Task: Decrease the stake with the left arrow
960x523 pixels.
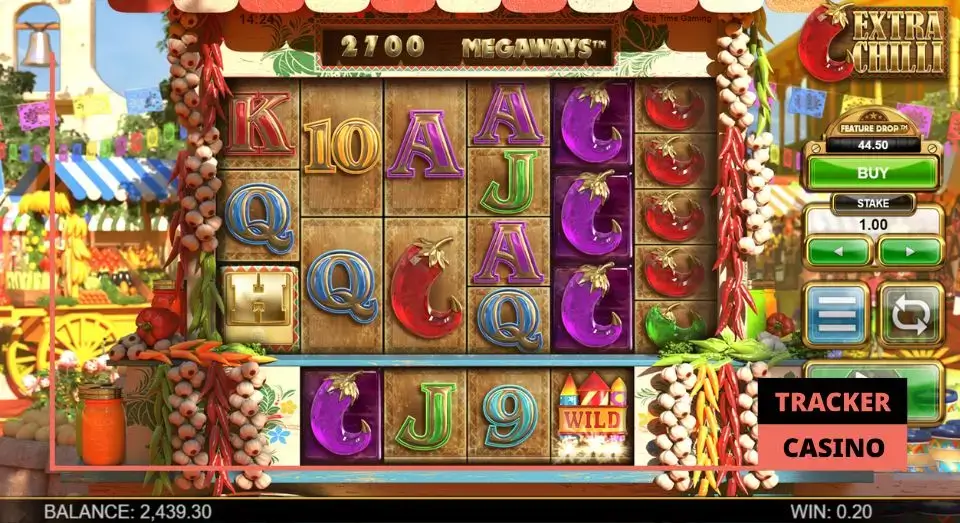Action: [x=838, y=250]
